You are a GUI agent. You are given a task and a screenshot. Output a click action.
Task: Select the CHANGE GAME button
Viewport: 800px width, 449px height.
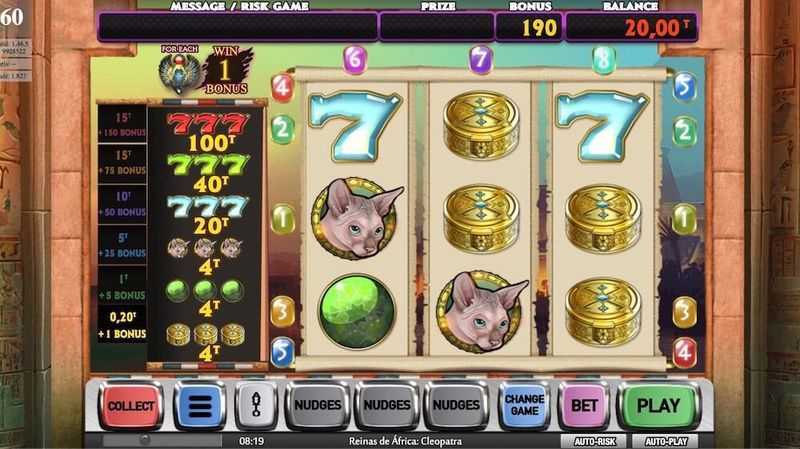pyautogui.click(x=524, y=406)
